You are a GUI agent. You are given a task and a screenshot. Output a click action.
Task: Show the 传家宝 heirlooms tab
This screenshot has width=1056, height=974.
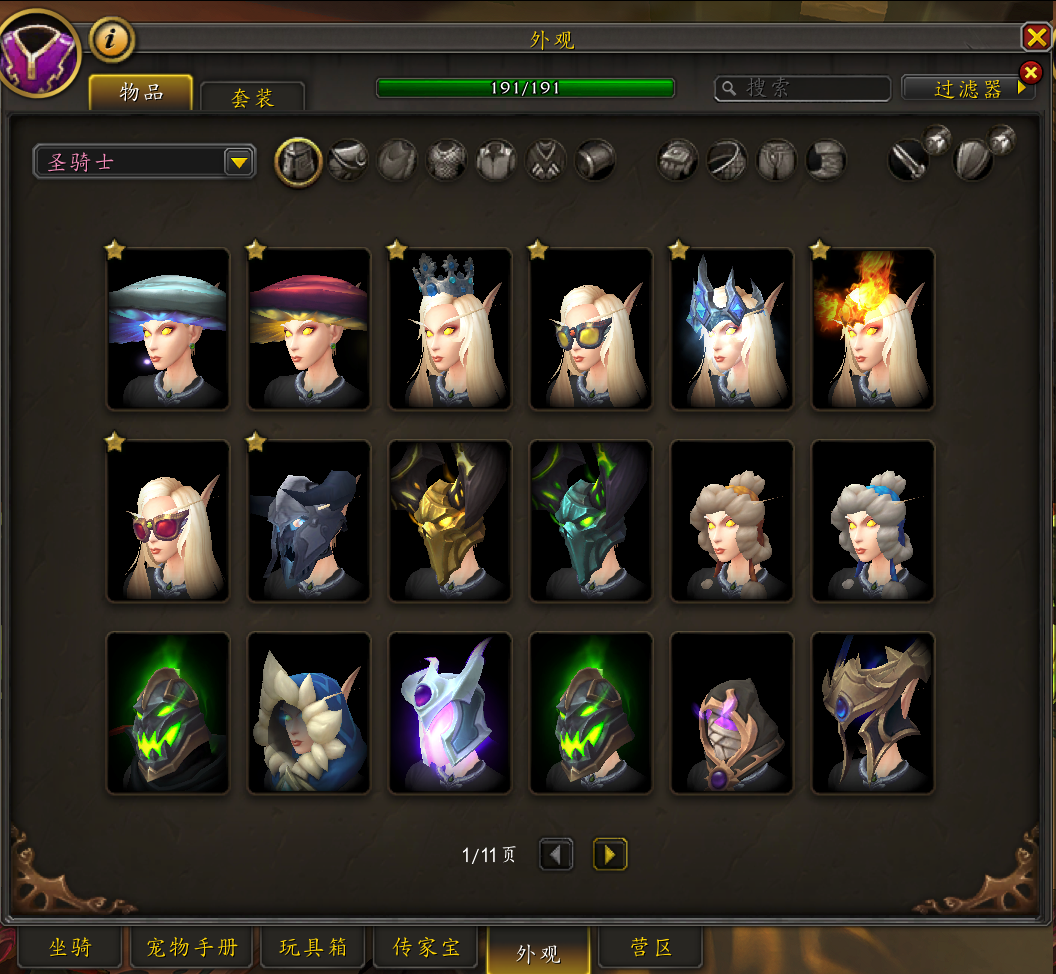(x=427, y=948)
